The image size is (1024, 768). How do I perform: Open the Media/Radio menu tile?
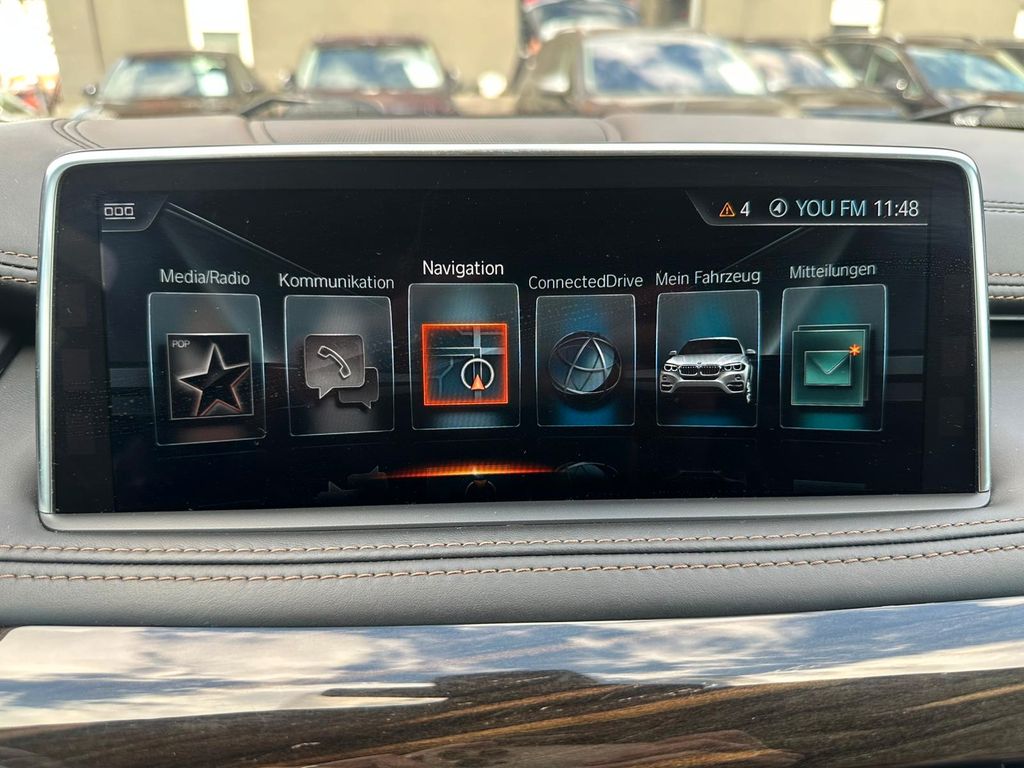pos(207,368)
